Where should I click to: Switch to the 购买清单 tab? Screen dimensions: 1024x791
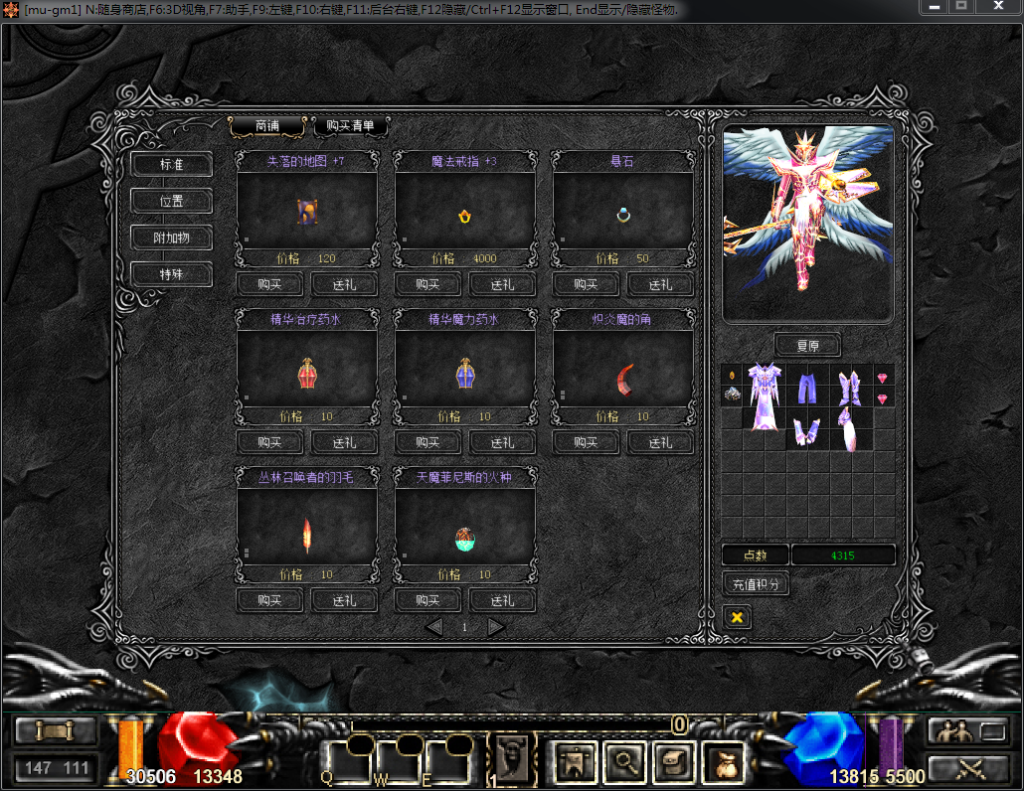(x=350, y=126)
